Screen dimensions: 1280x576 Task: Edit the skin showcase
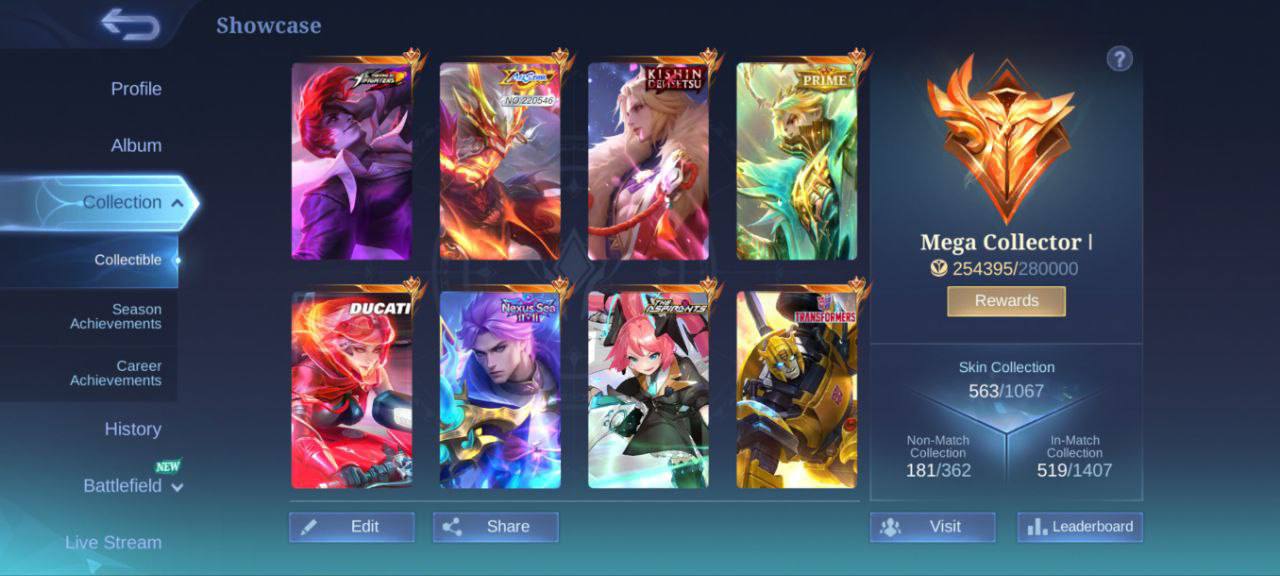click(x=352, y=527)
